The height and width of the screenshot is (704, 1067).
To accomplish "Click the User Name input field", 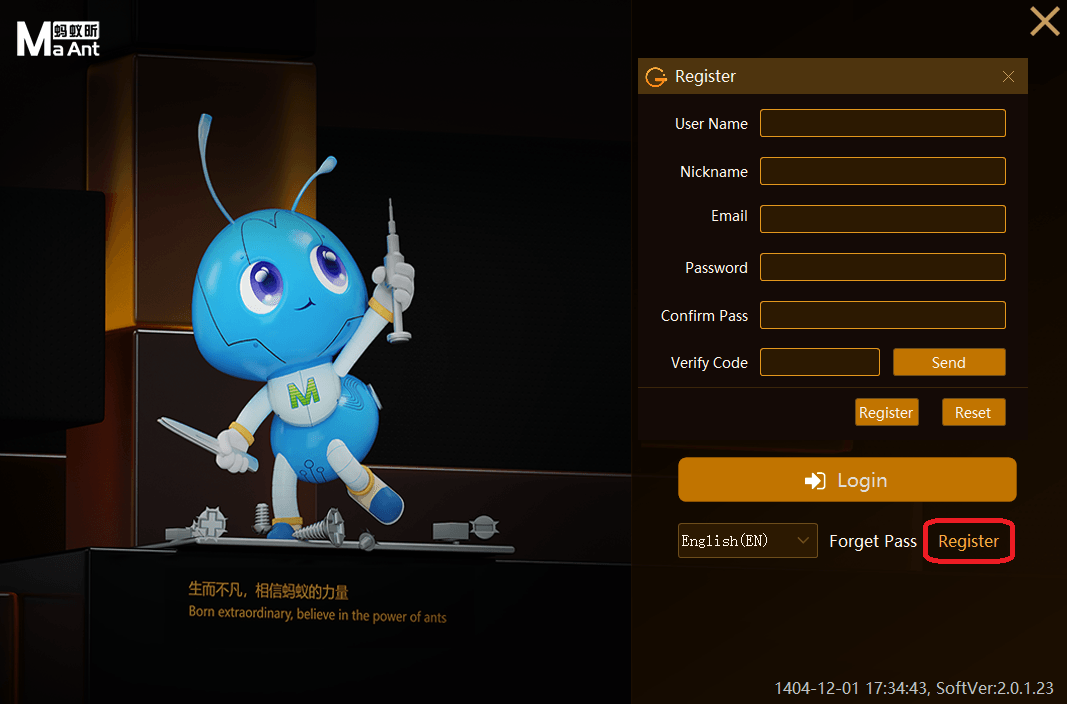I will [x=882, y=123].
